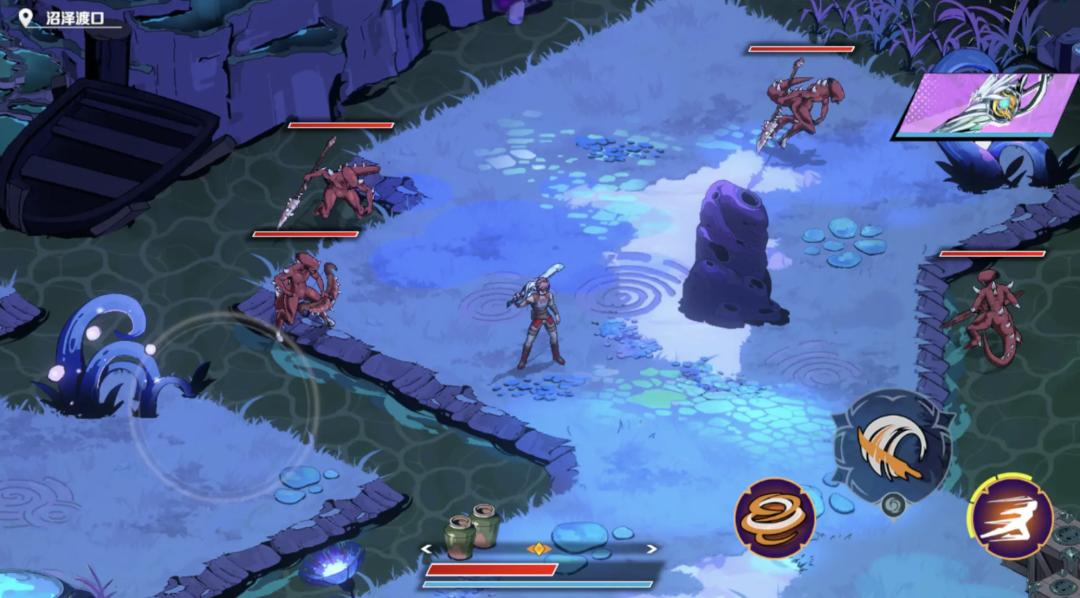Use the dash sprint ability

pos(1010,517)
